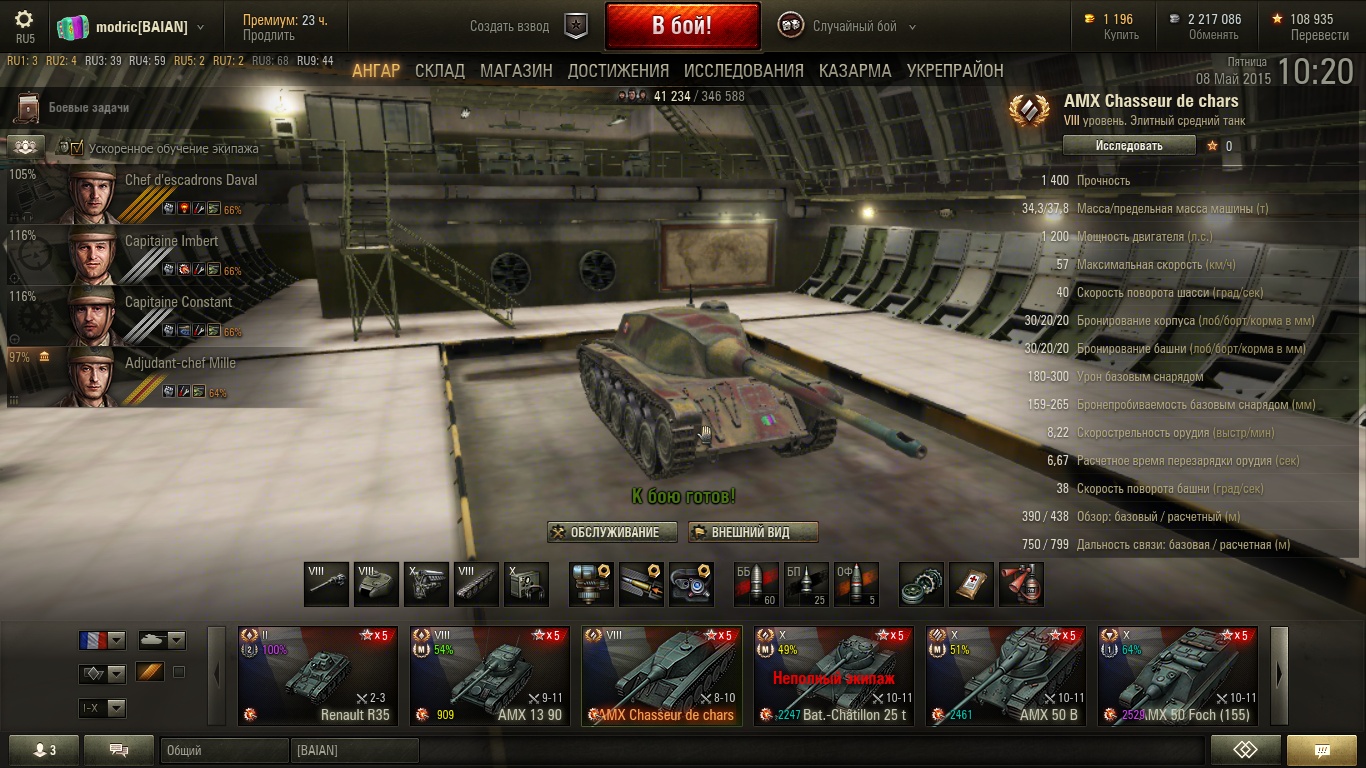Start the battle with В бой!
This screenshot has width=1366, height=768.
coord(682,26)
